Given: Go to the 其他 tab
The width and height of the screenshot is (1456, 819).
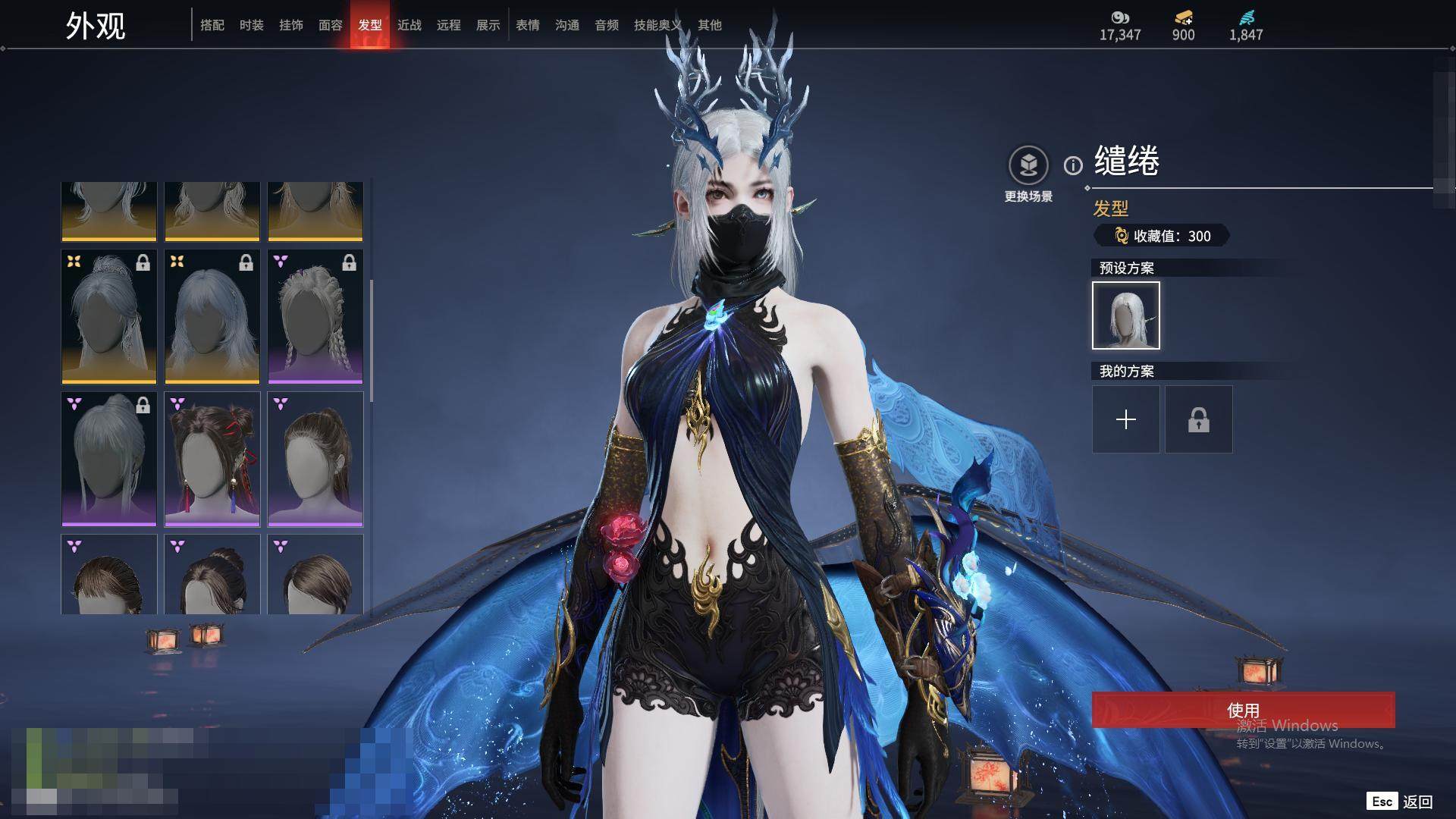Looking at the screenshot, I should [710, 25].
